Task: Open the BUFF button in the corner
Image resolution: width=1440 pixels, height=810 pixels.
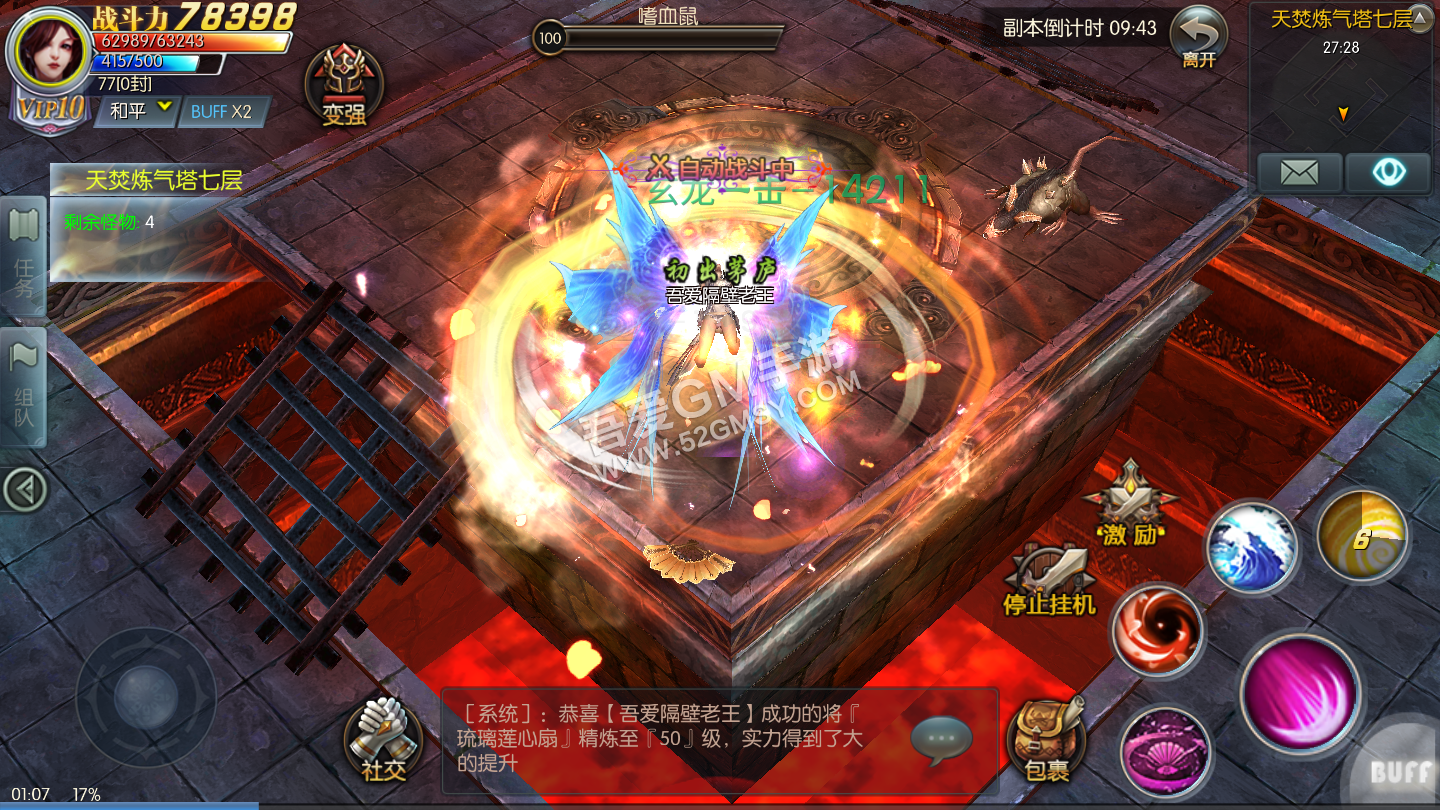Action: [1400, 770]
